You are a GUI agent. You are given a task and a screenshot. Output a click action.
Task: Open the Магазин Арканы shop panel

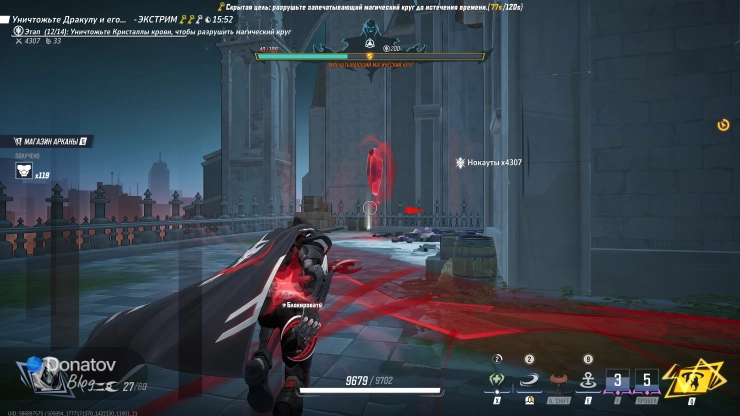click(45, 142)
